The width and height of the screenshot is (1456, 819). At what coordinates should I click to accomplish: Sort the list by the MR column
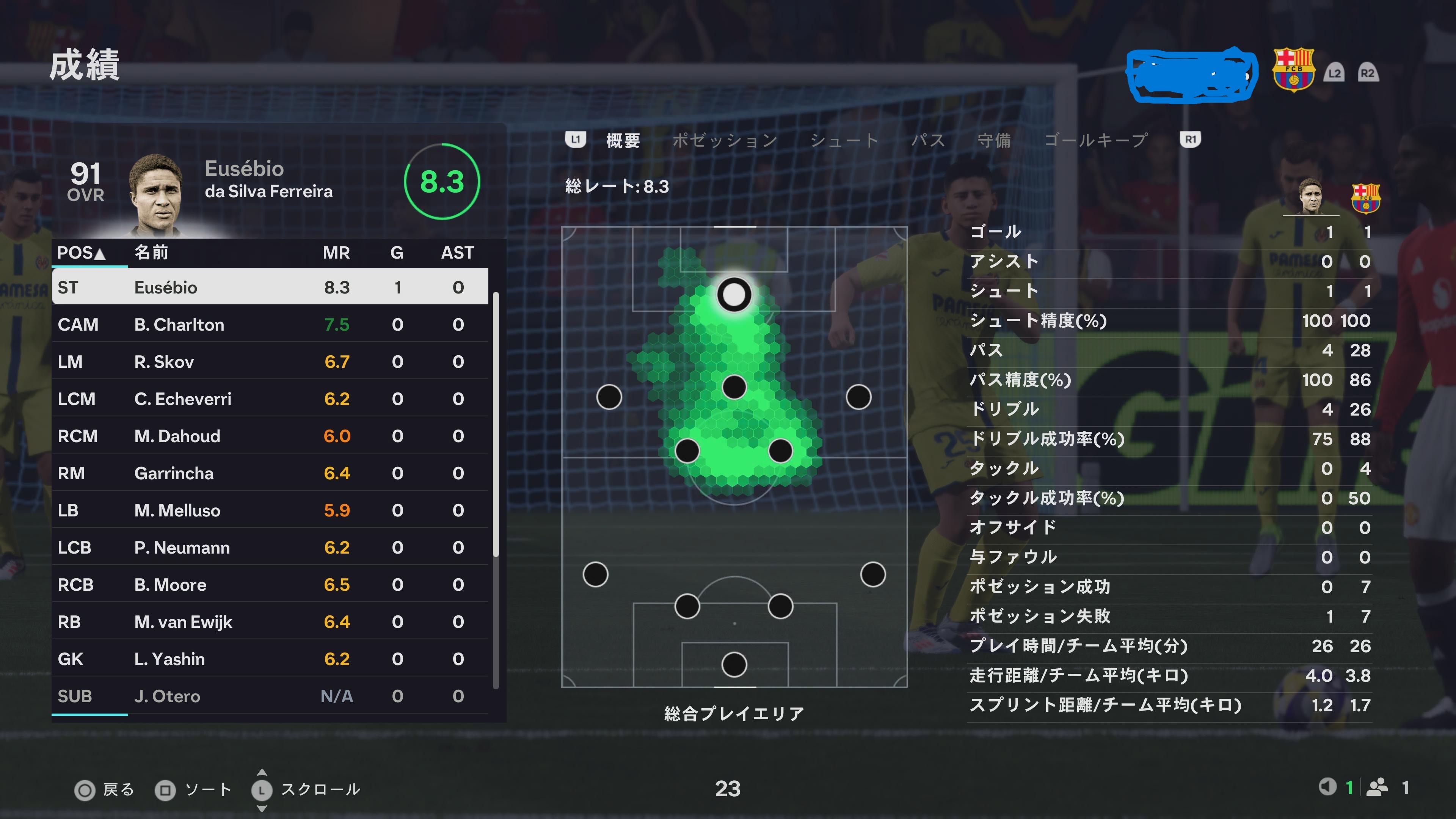[336, 253]
